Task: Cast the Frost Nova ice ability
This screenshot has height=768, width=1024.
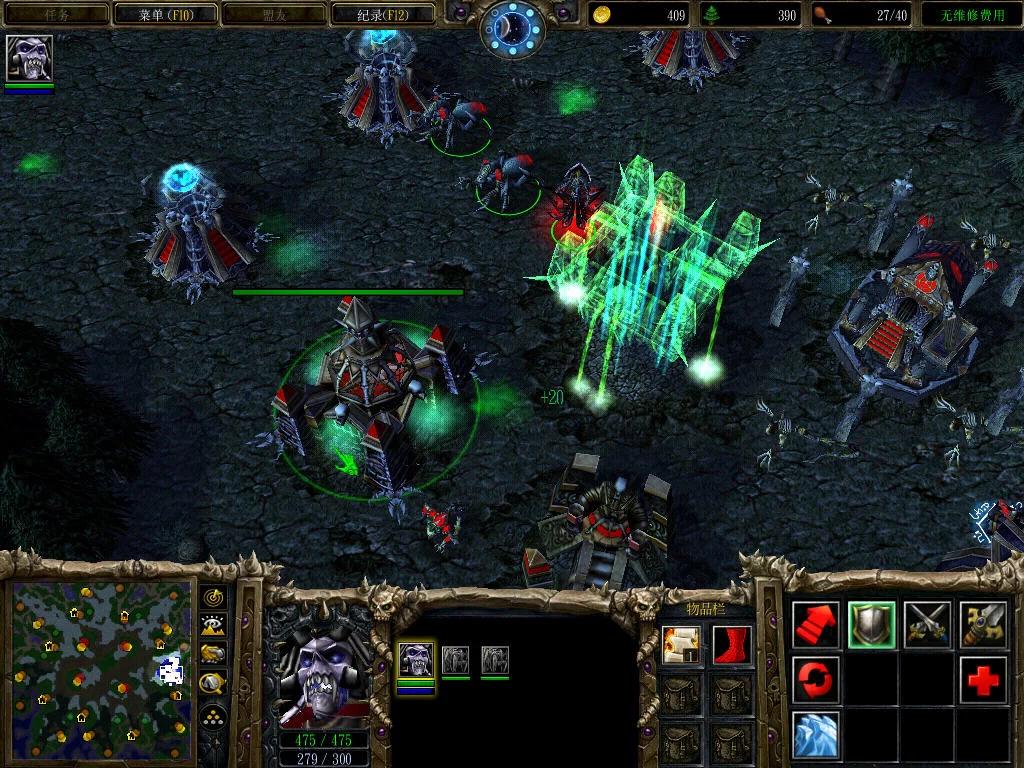Action: point(816,735)
